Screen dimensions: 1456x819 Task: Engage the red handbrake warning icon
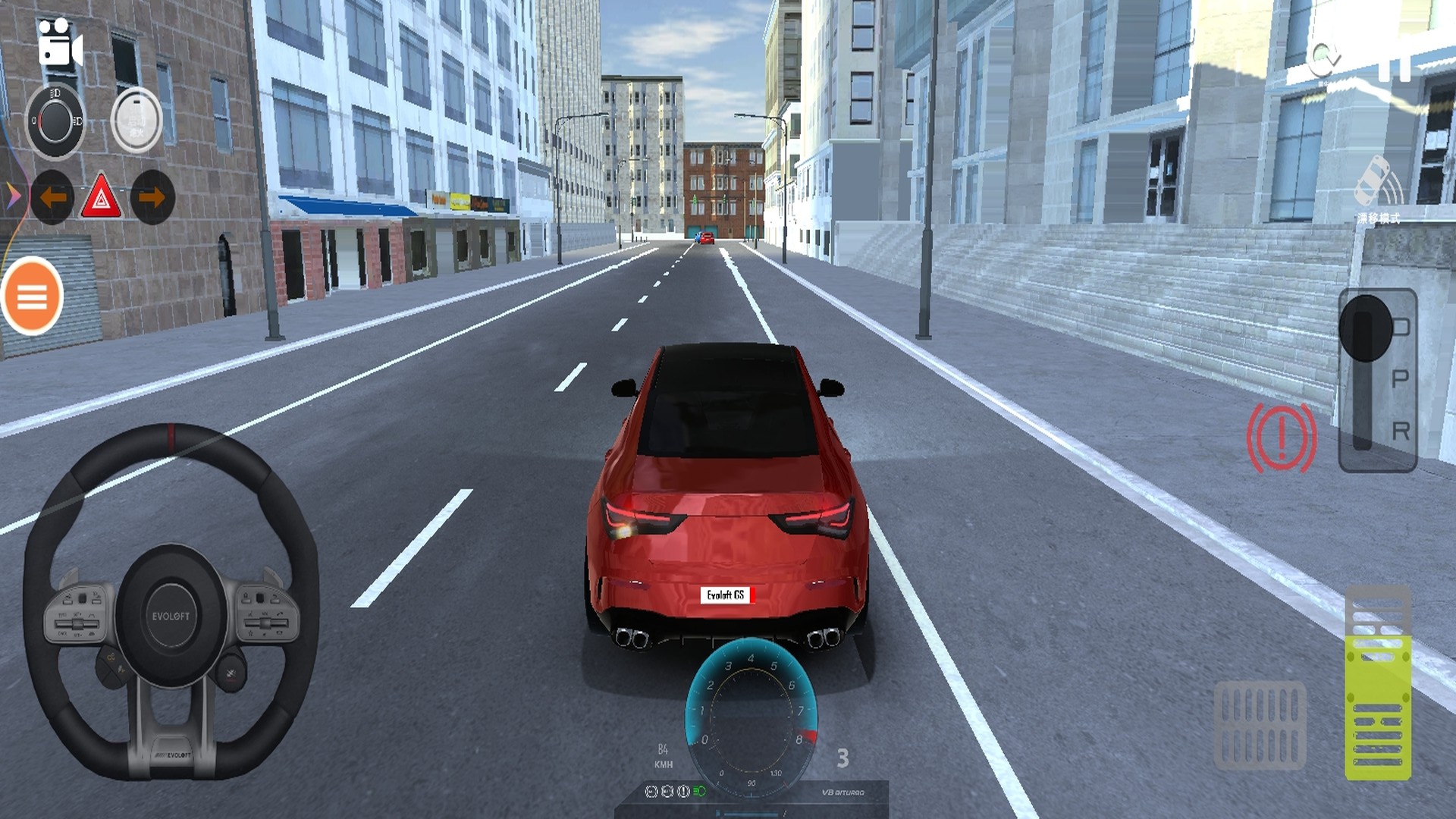click(x=1282, y=438)
